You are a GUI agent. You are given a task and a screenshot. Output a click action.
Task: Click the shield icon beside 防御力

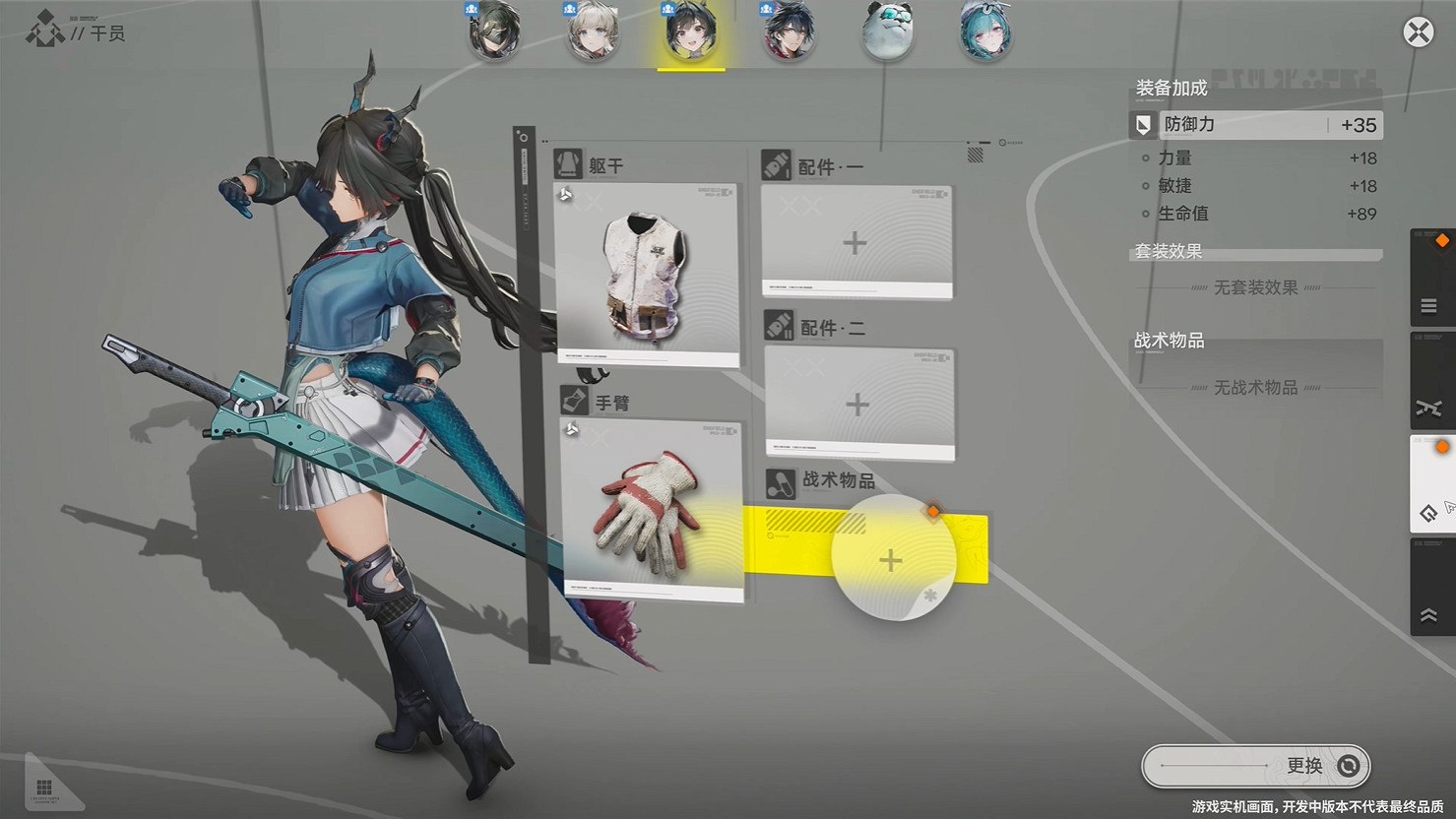[x=1142, y=125]
